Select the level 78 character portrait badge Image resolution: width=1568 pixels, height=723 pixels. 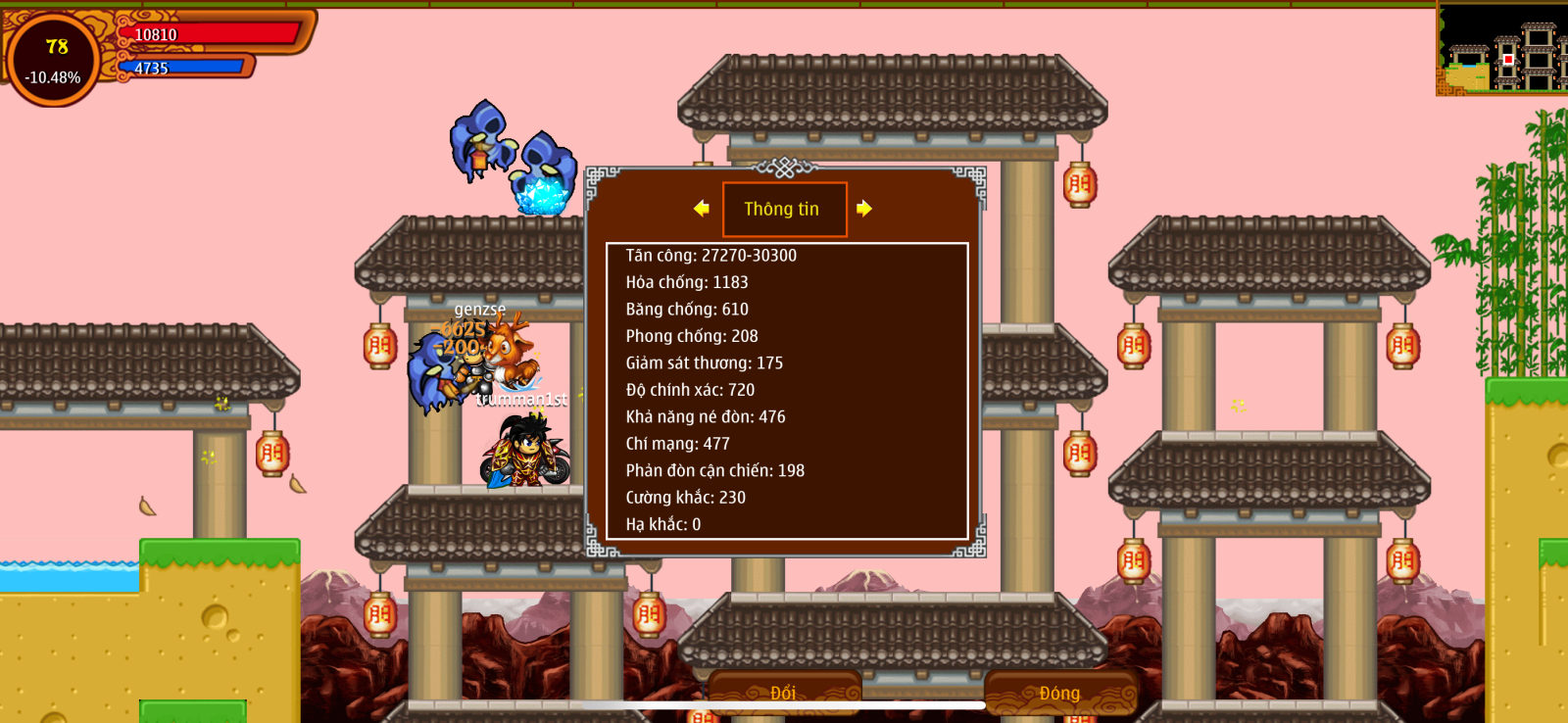point(54,60)
